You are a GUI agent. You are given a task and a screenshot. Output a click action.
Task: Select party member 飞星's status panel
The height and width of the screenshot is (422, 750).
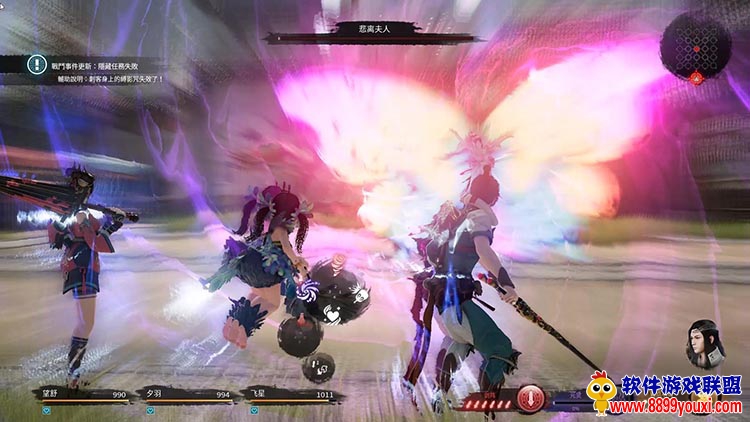(292, 396)
